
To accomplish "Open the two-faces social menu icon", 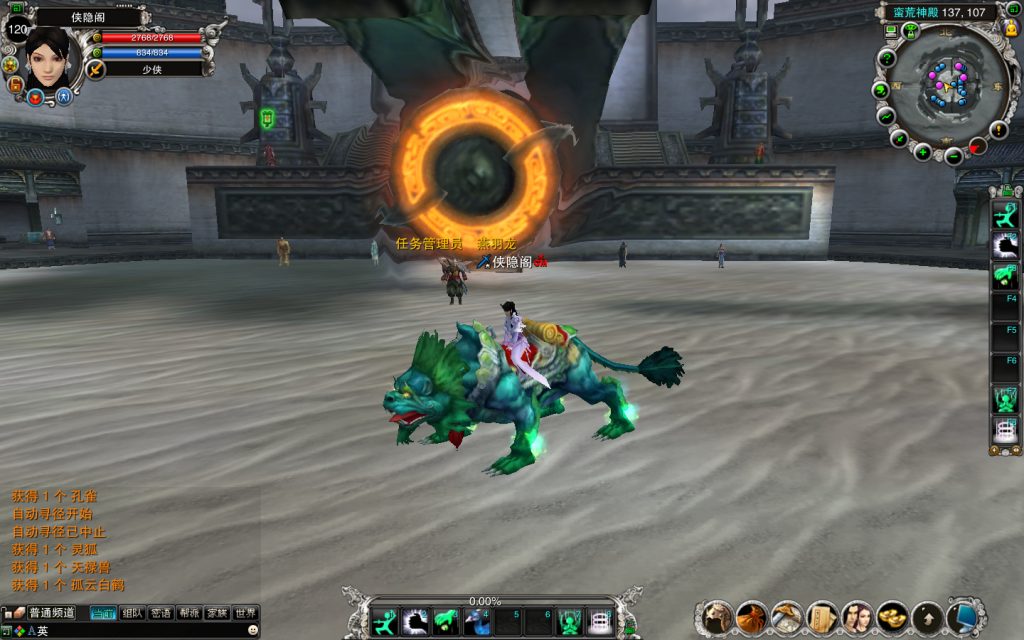I will click(857, 617).
